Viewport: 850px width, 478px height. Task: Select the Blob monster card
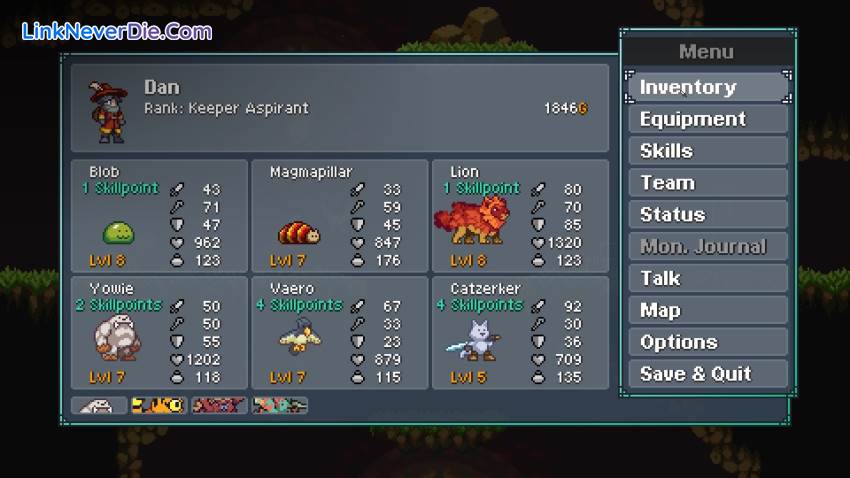(x=159, y=216)
